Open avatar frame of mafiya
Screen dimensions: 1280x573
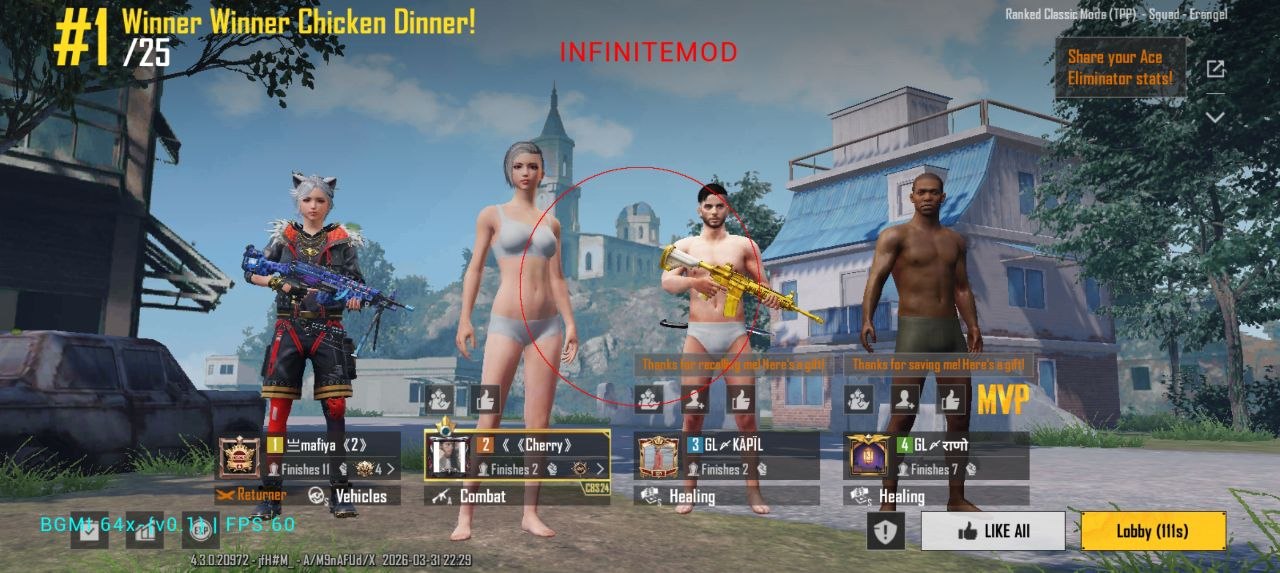point(240,456)
